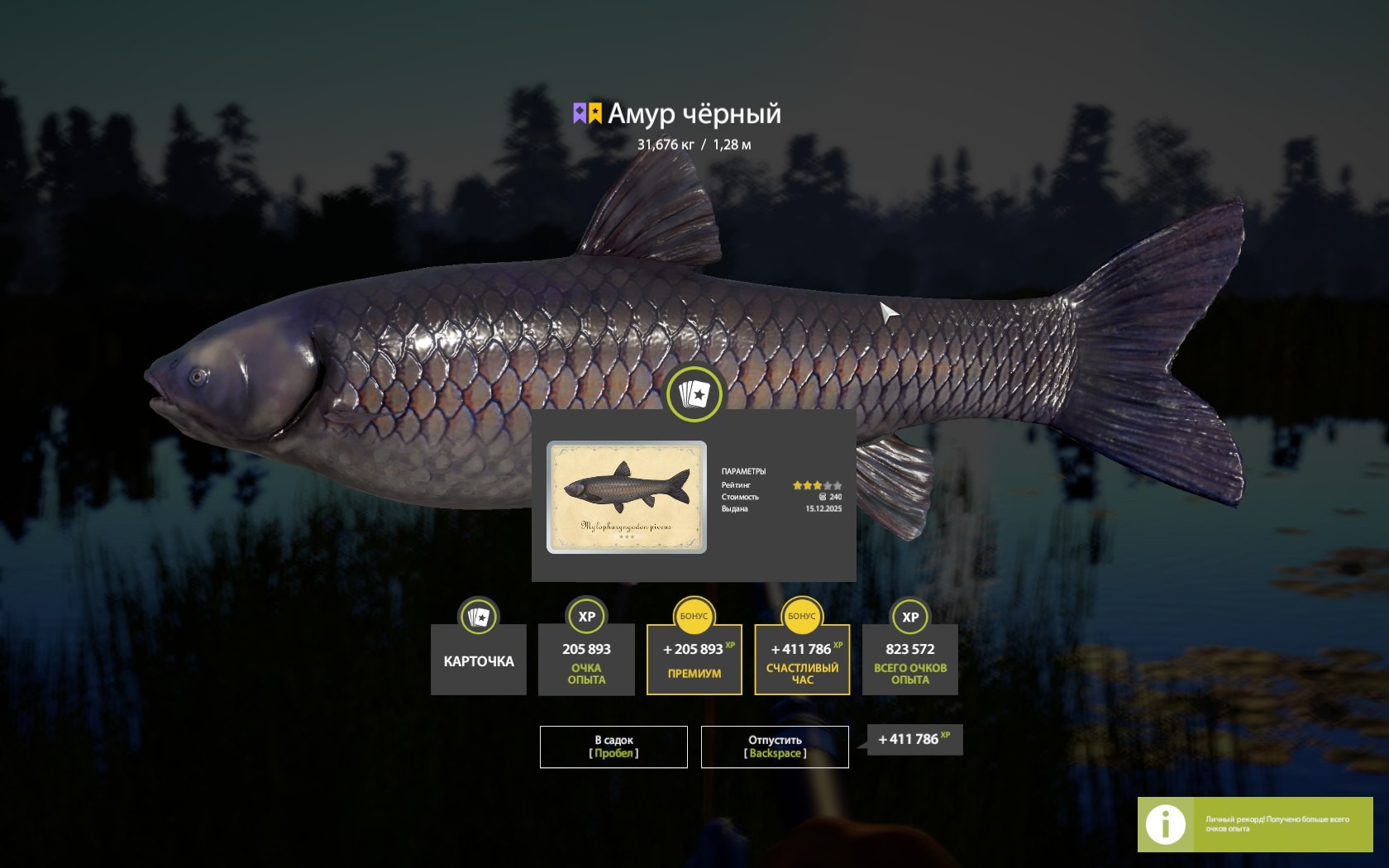Release the fish with Отпустить button
Image resolution: width=1389 pixels, height=868 pixels.
(775, 746)
